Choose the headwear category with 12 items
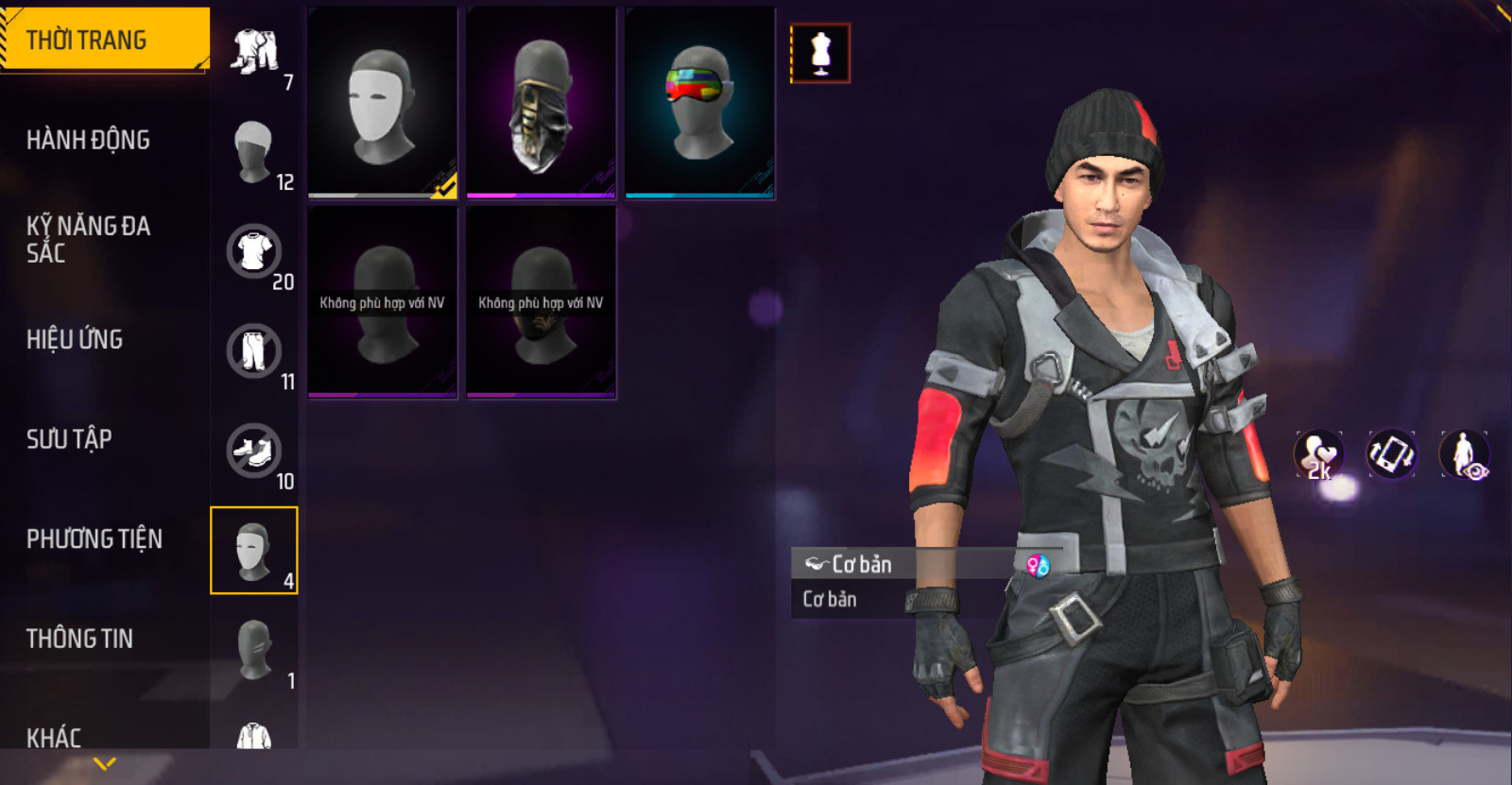Screen dimensions: 1512x785 point(254,152)
